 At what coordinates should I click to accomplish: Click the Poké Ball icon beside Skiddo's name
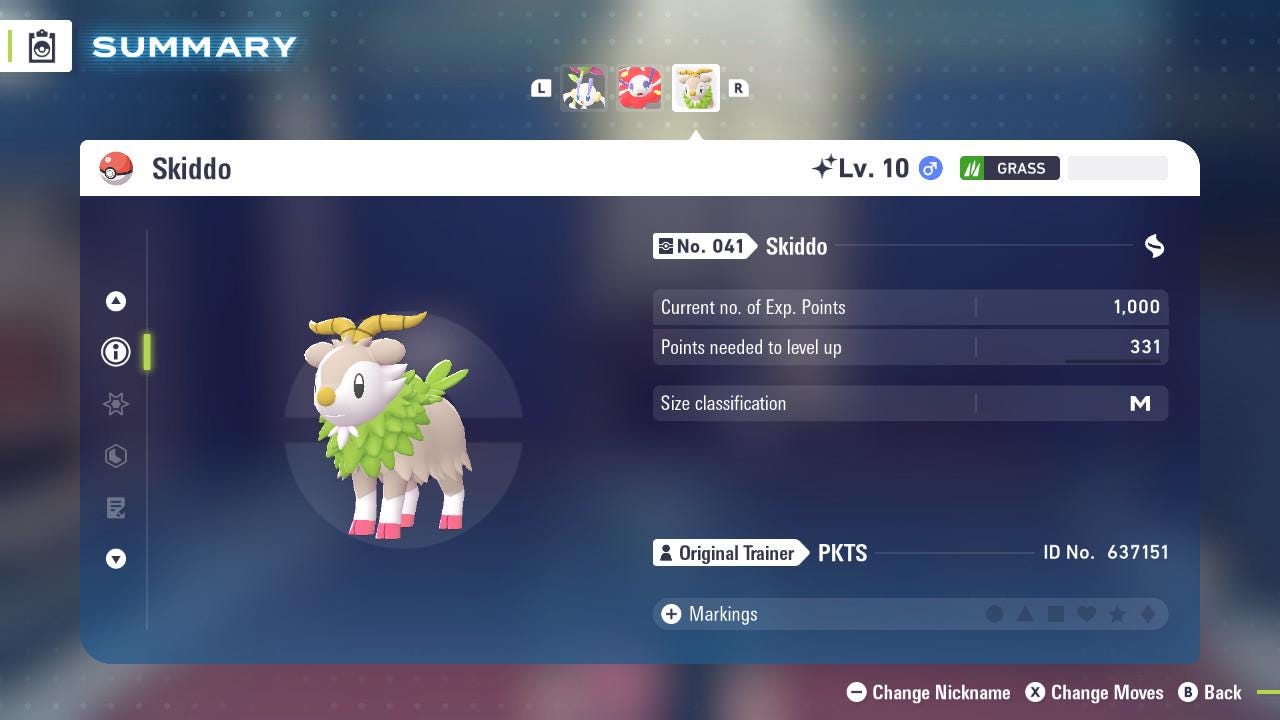click(x=117, y=168)
